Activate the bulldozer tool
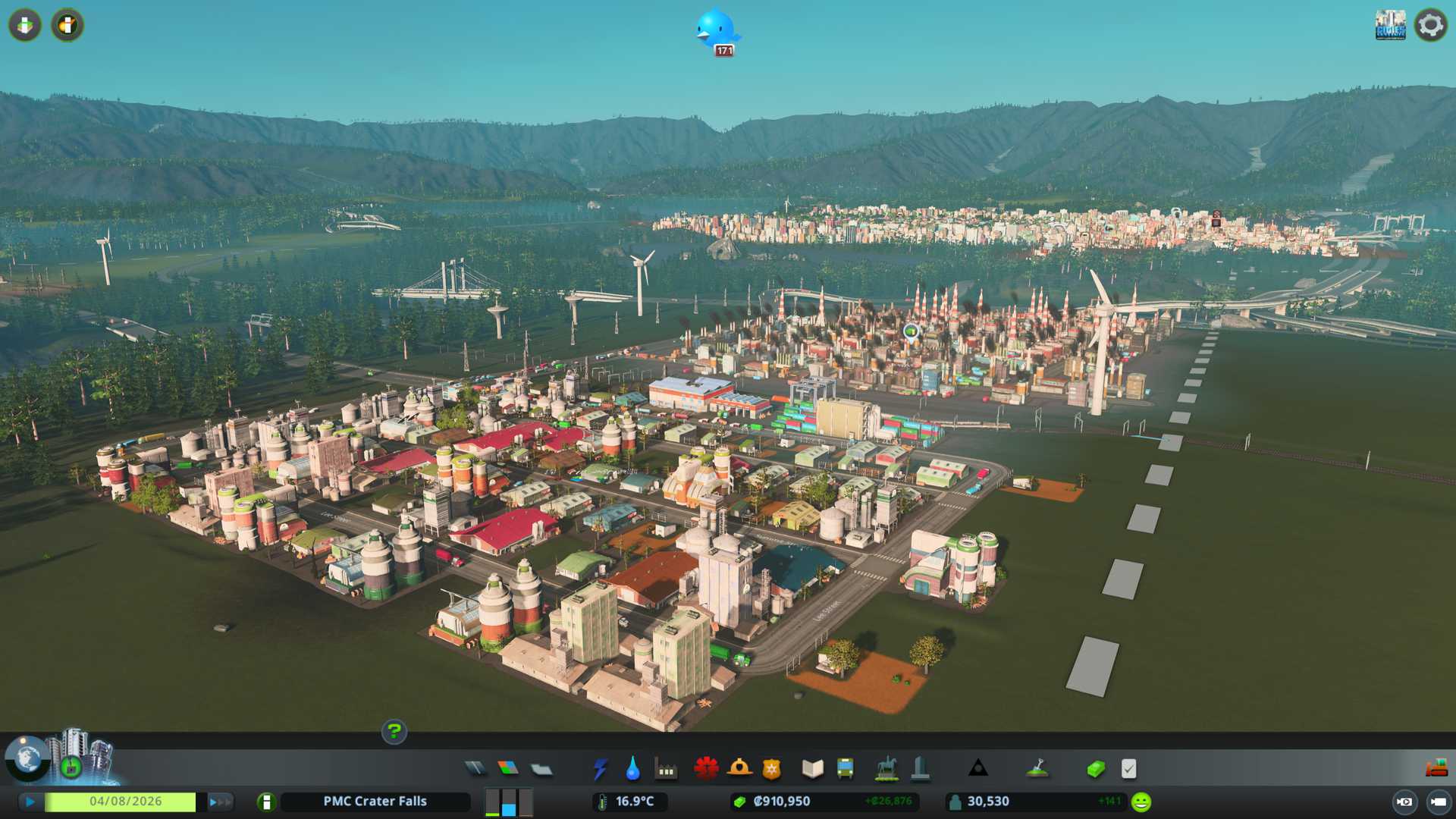The width and height of the screenshot is (1456, 819). point(1436,769)
